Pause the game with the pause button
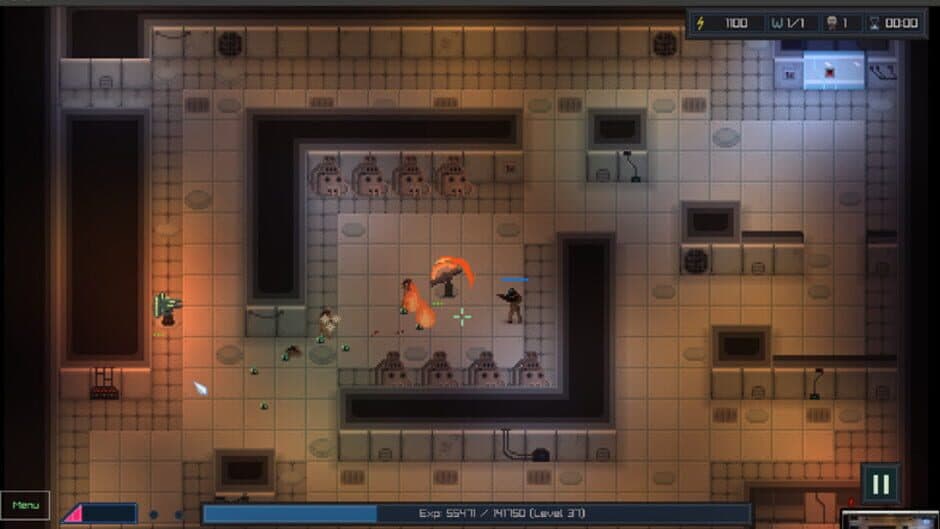This screenshot has width=940, height=529. pos(880,484)
